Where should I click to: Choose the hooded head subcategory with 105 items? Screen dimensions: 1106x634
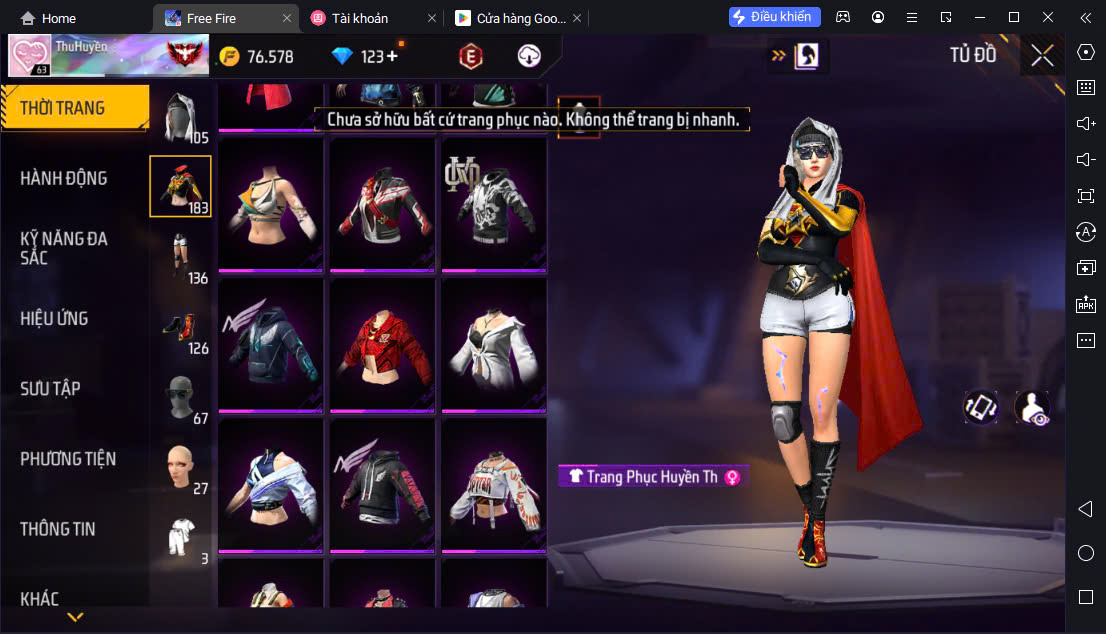point(181,117)
